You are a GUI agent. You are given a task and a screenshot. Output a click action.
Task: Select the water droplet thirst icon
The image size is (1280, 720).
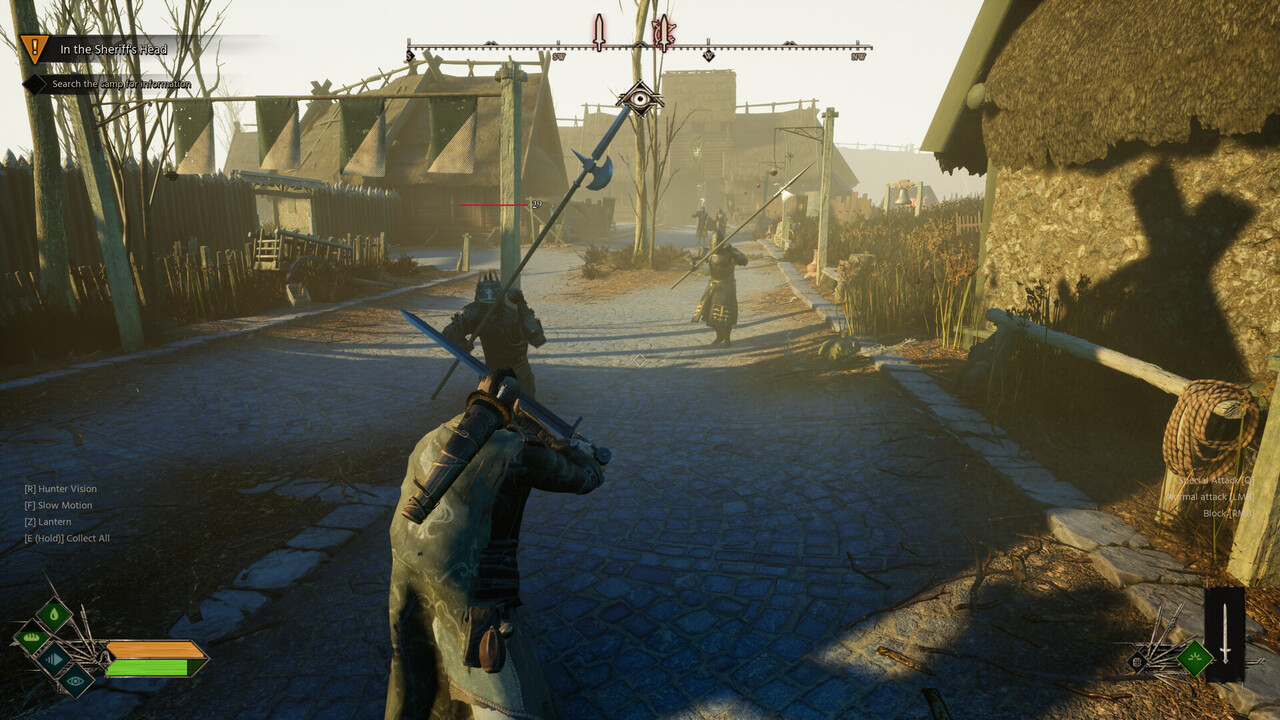pos(53,614)
